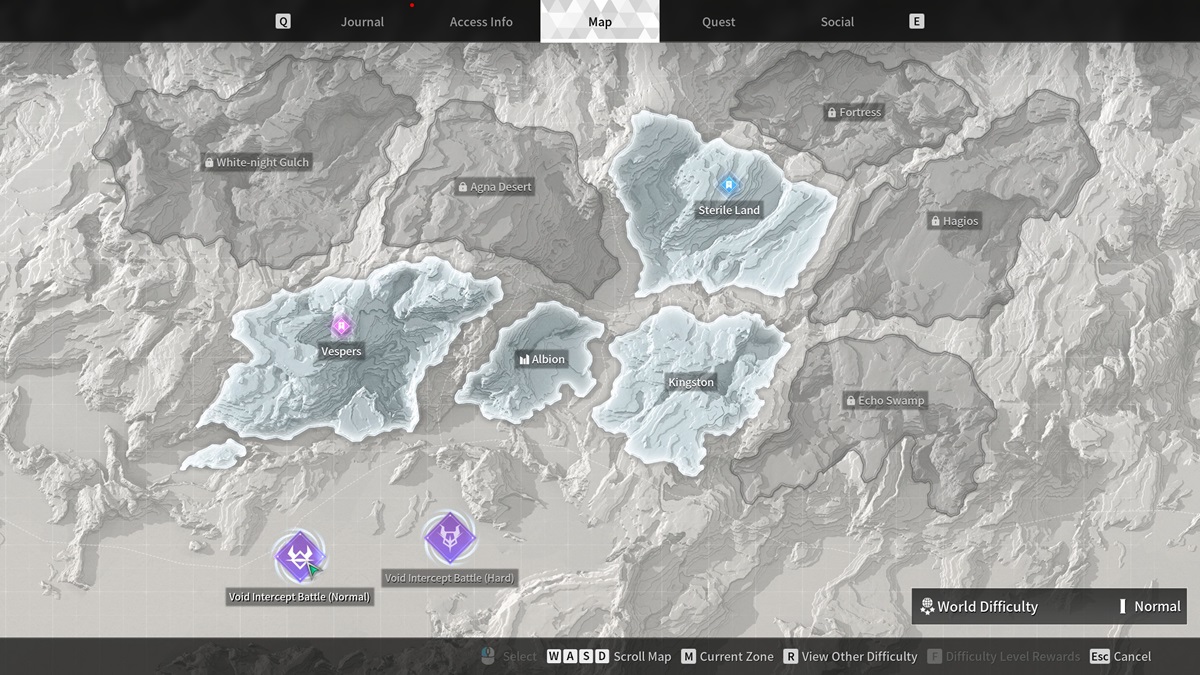This screenshot has width=1200, height=675.
Task: Cancel and close the map
Action: coord(1121,657)
